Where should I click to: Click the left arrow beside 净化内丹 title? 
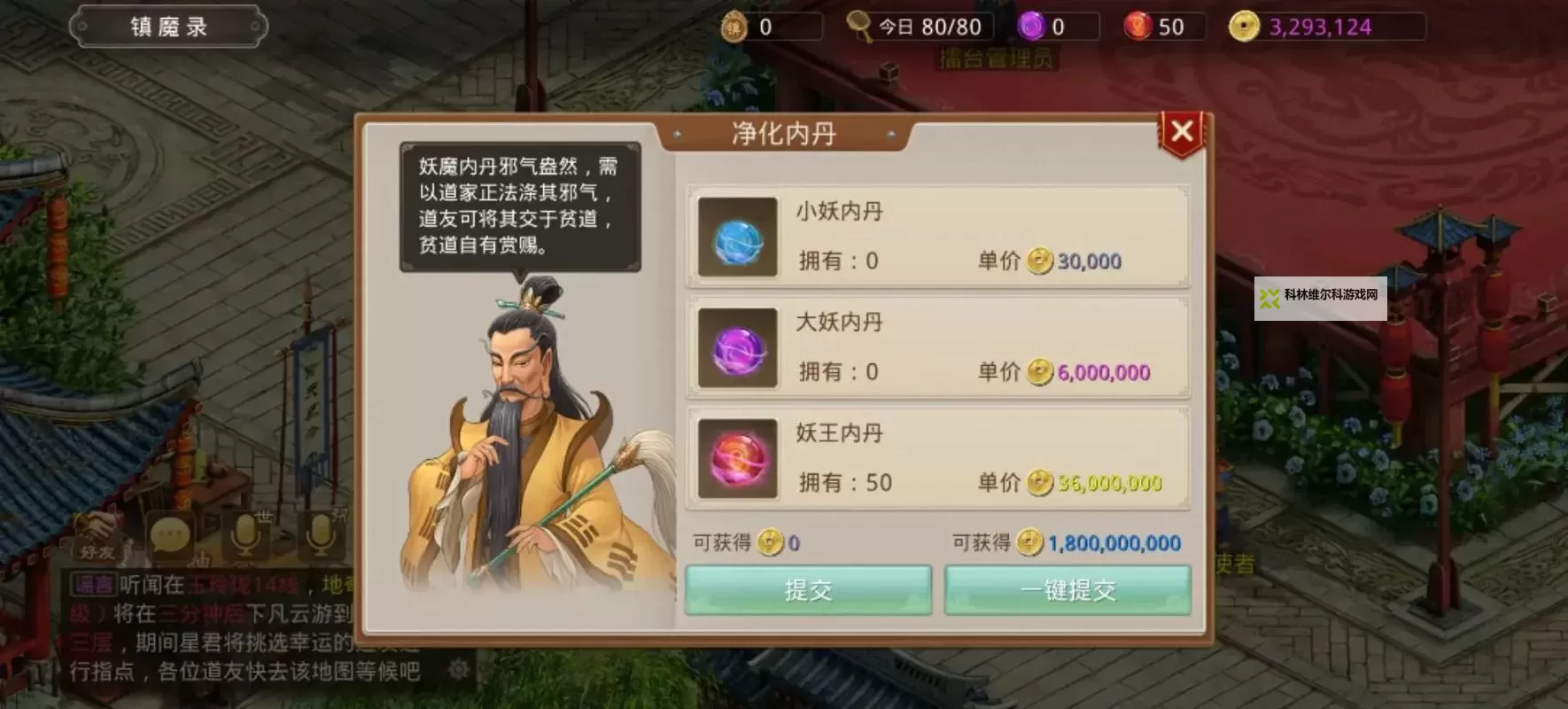pos(677,135)
